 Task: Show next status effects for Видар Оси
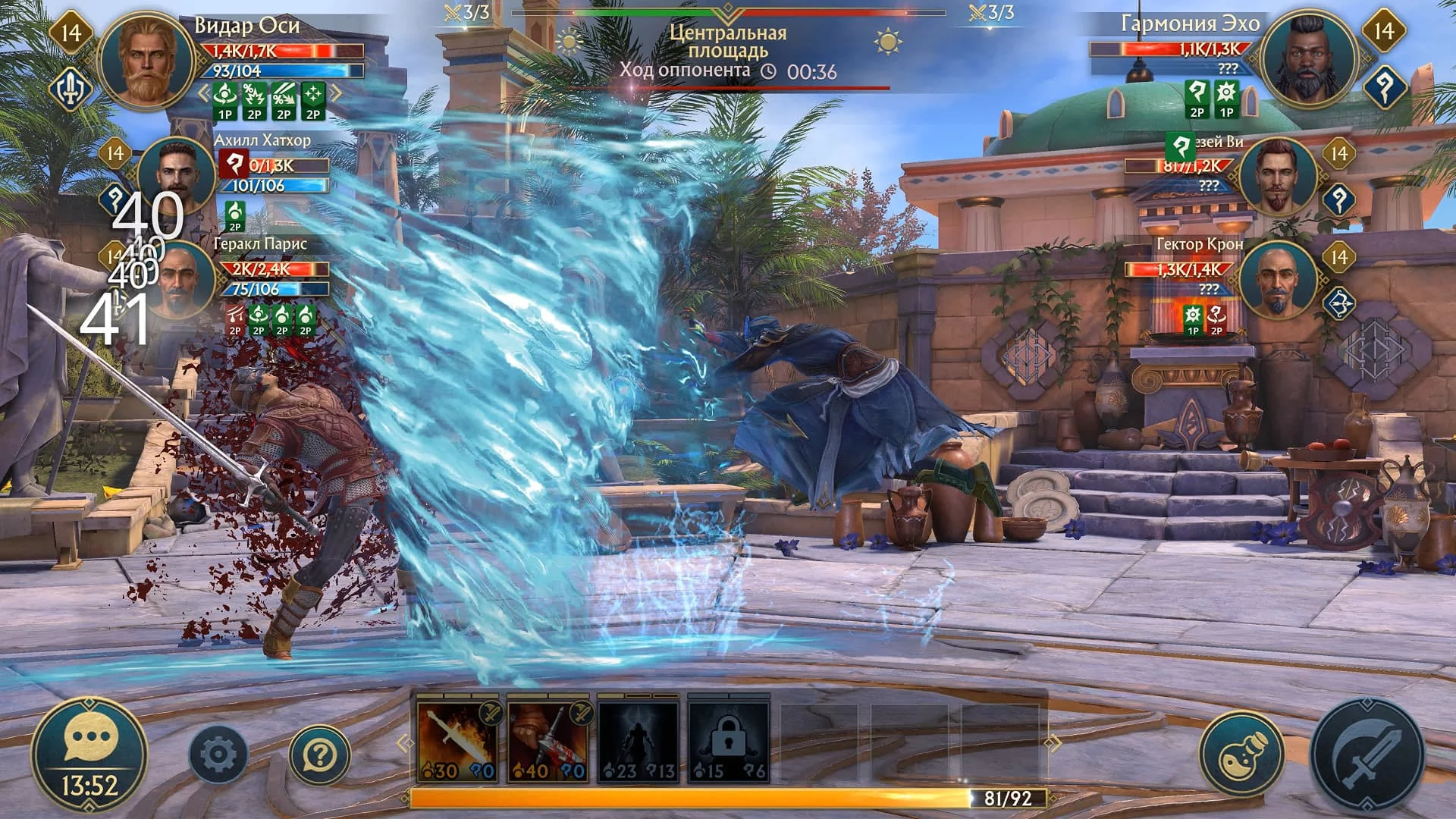tap(336, 94)
